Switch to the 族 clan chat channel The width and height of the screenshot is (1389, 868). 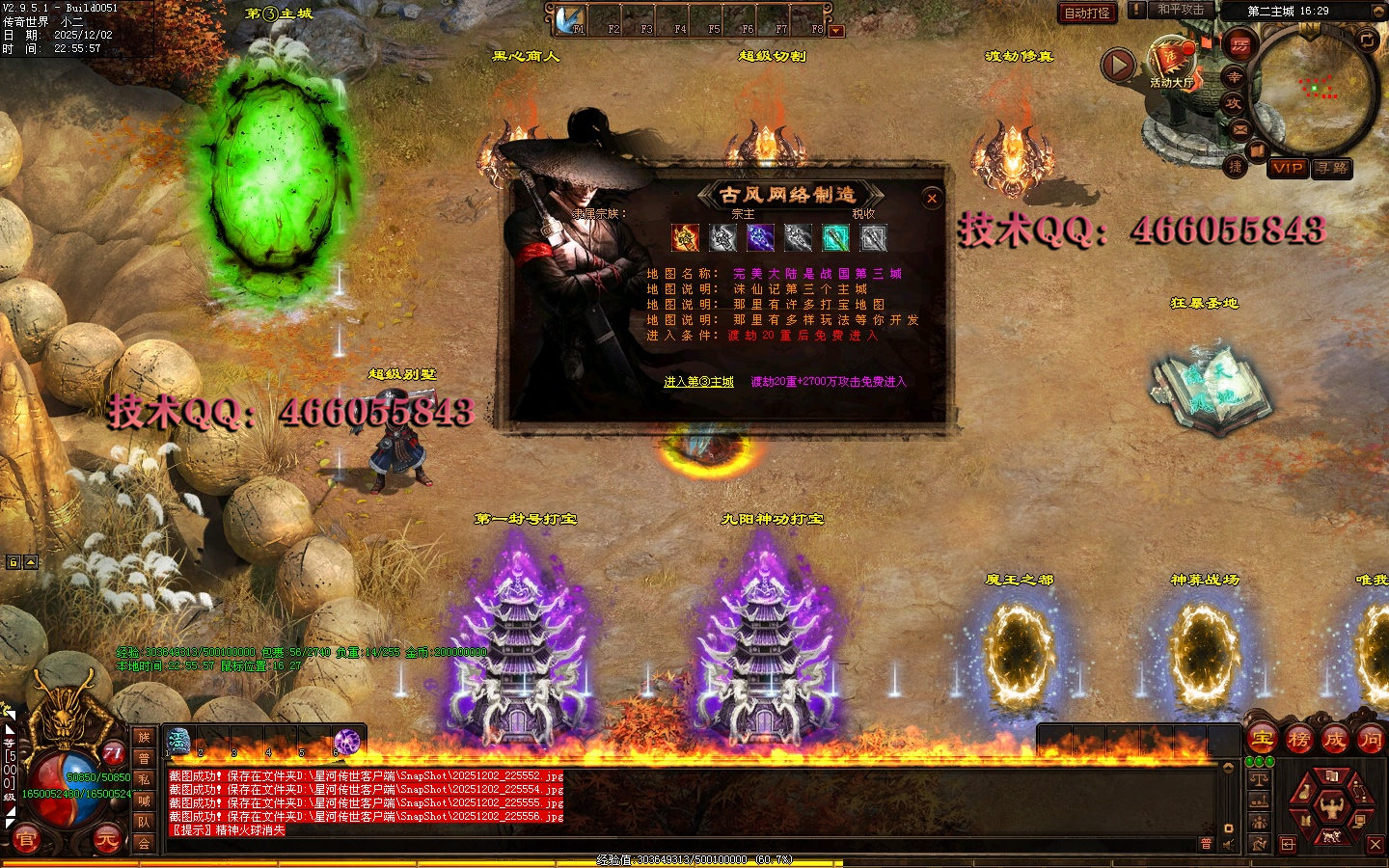[144, 738]
